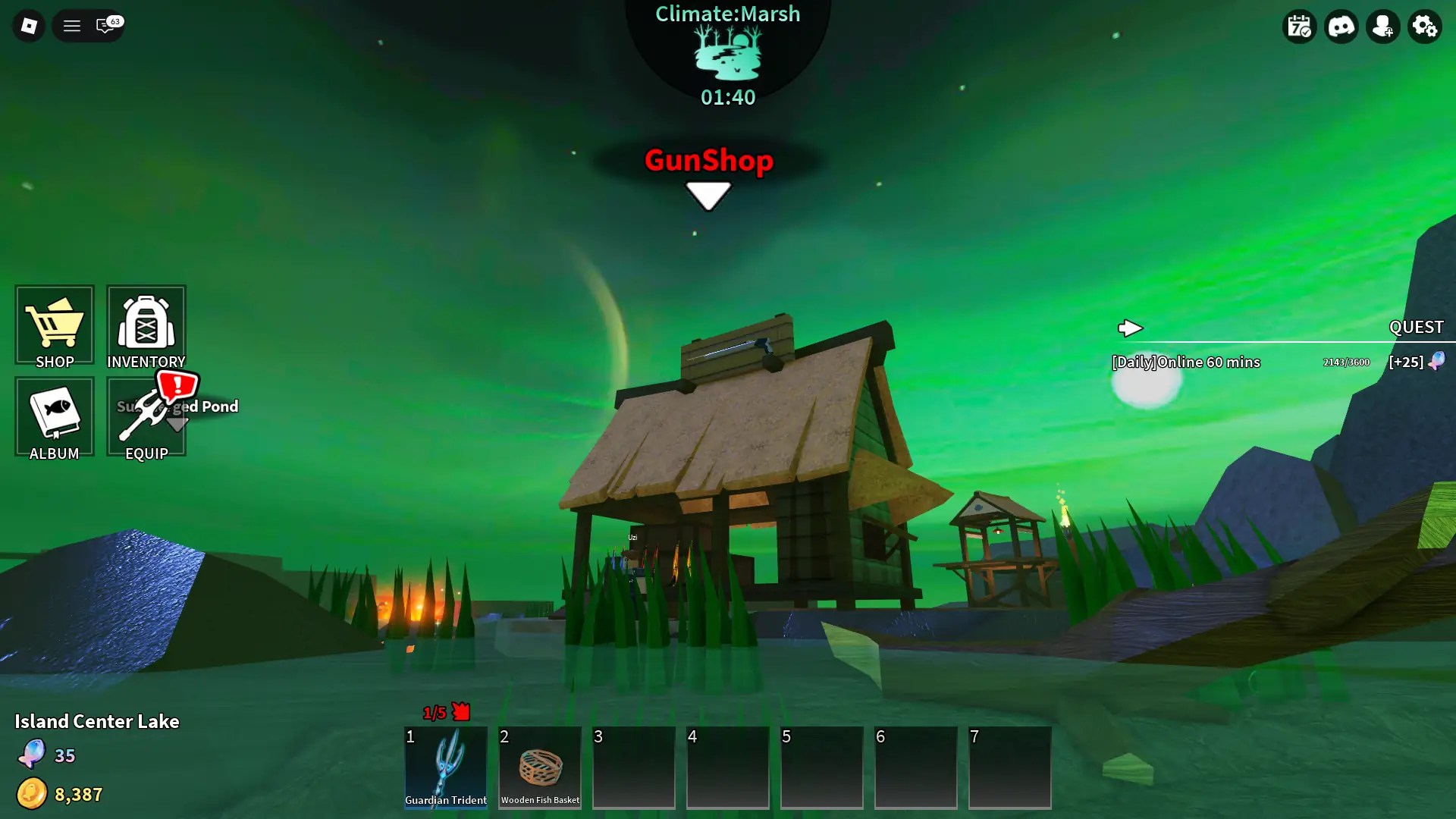Select Wooden Fish Basket in hotbar slot 2
1456x819 pixels.
tap(539, 767)
